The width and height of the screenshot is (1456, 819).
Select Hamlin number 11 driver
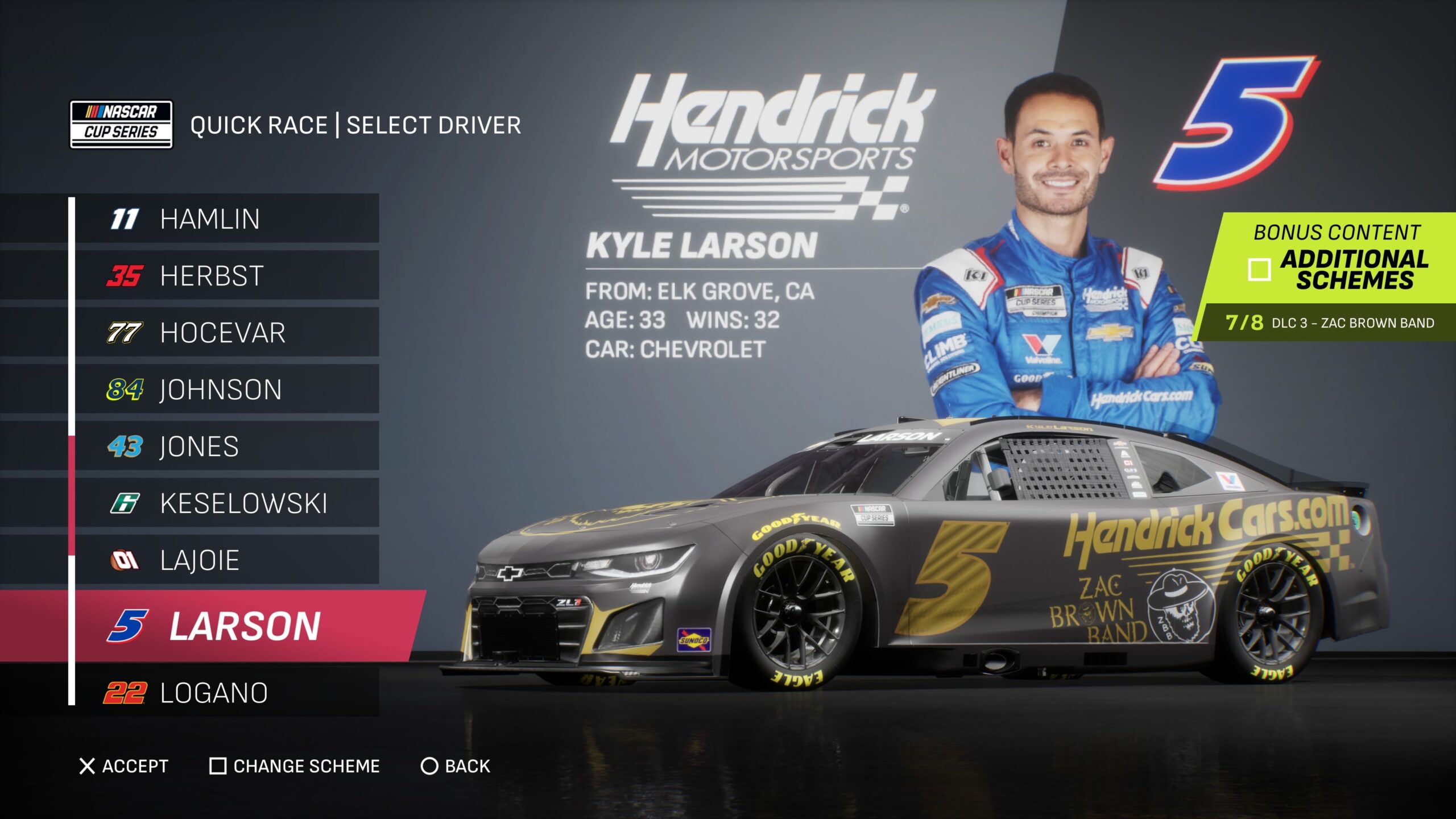pos(226,219)
